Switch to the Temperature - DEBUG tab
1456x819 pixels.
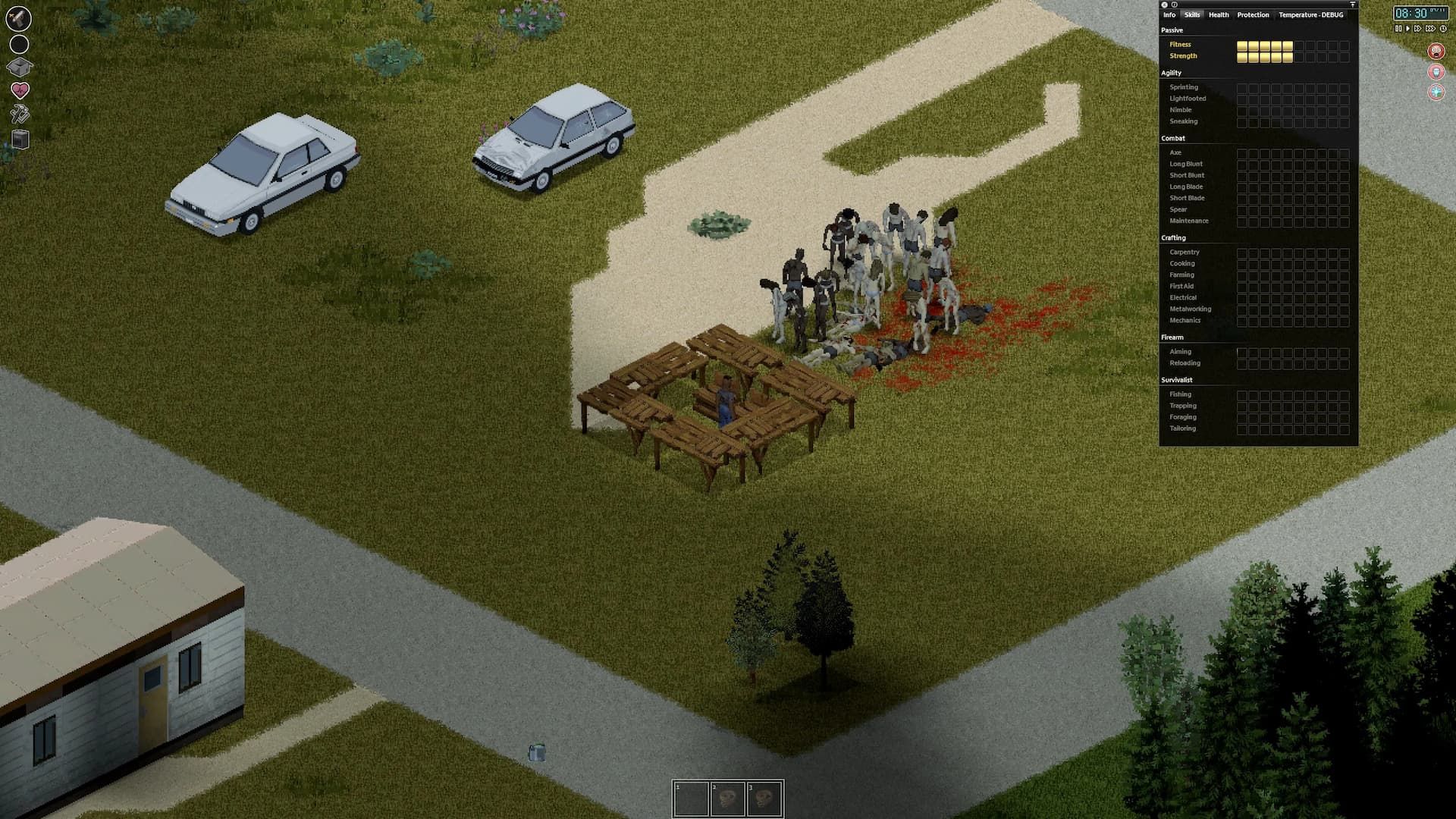click(1313, 14)
